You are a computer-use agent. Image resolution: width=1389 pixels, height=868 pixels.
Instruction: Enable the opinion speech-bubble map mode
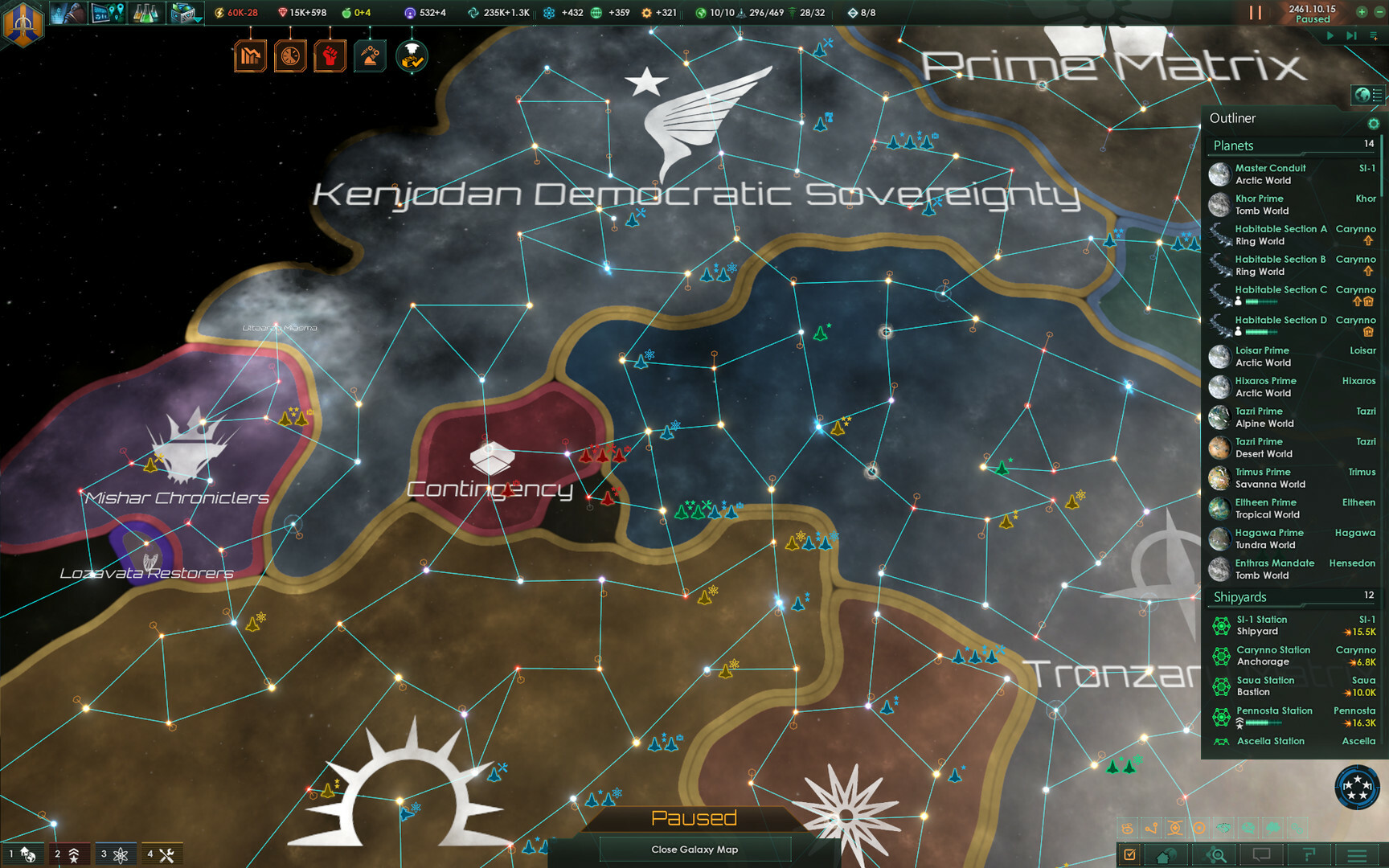pyautogui.click(x=1248, y=828)
